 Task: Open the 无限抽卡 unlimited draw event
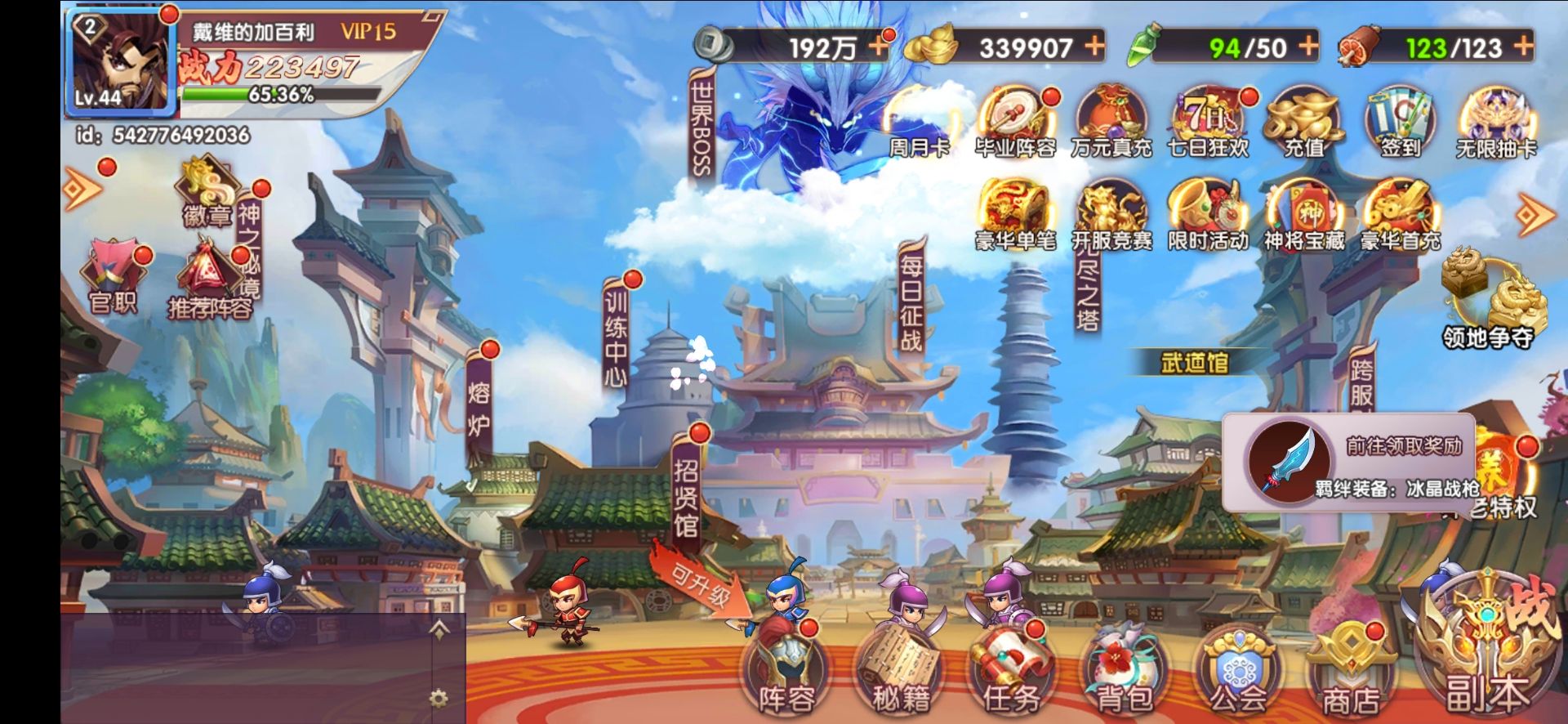point(1496,123)
